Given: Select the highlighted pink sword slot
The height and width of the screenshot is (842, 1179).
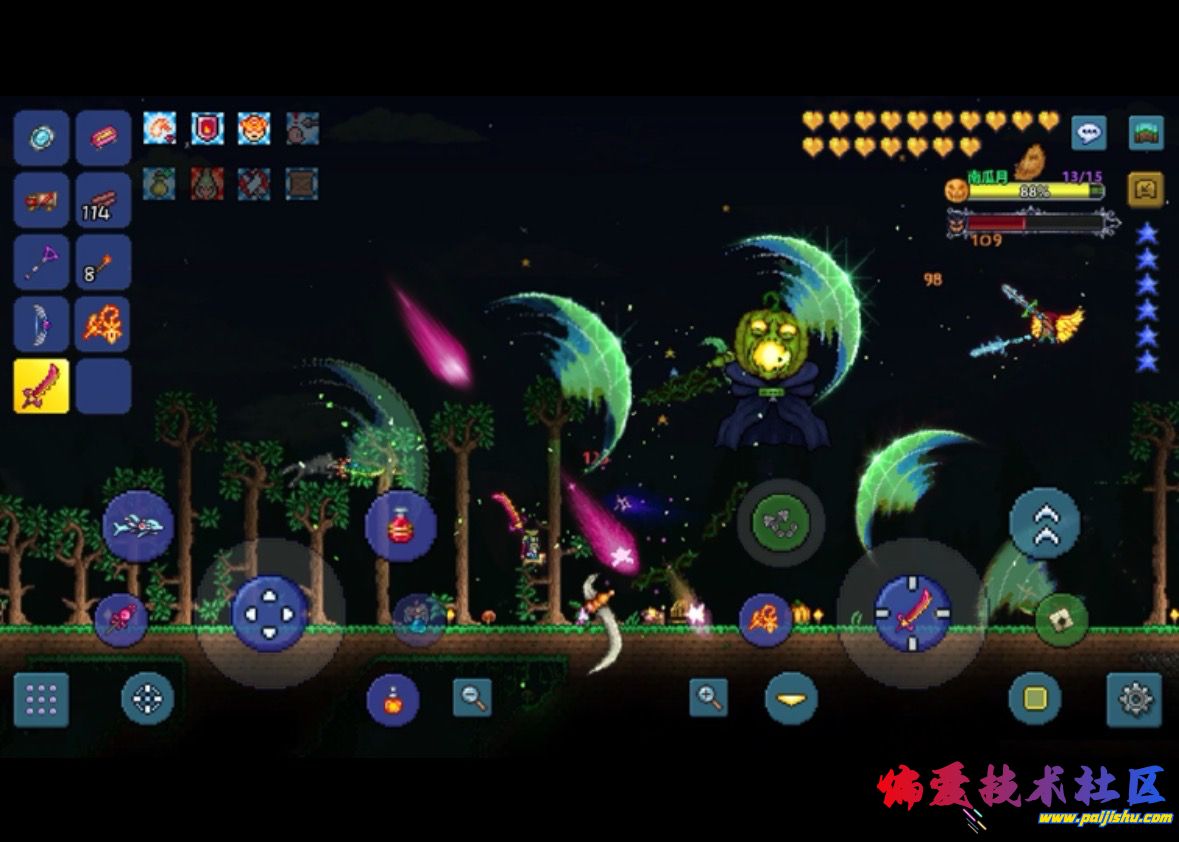Looking at the screenshot, I should coord(41,386).
